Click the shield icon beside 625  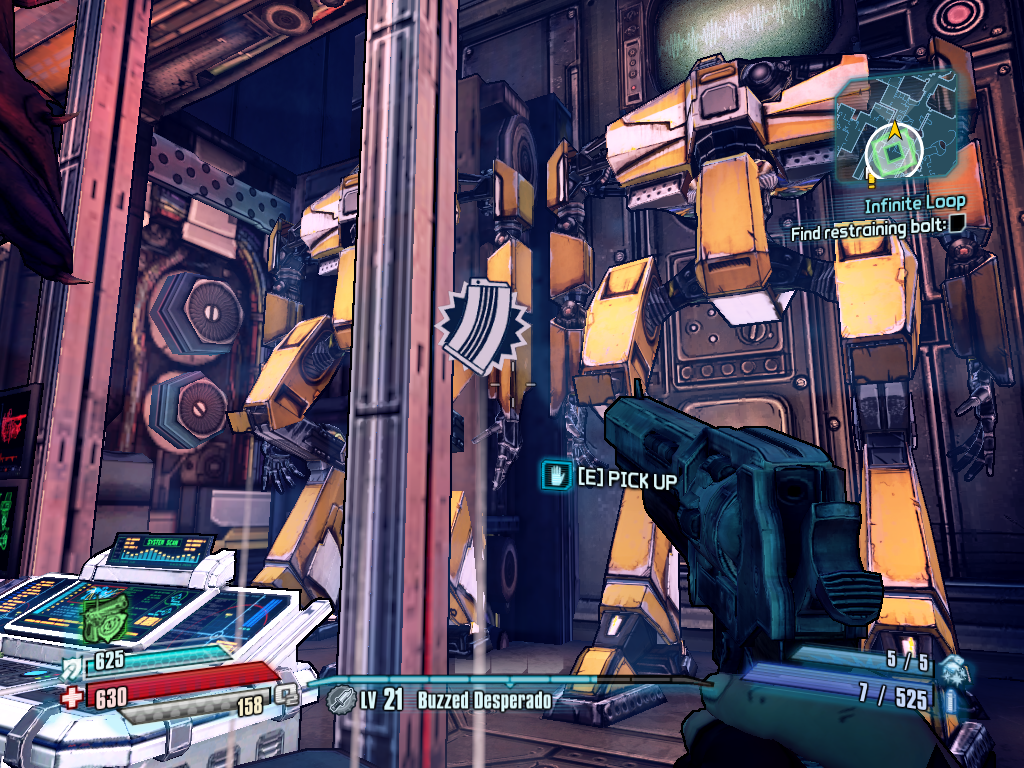(x=74, y=664)
